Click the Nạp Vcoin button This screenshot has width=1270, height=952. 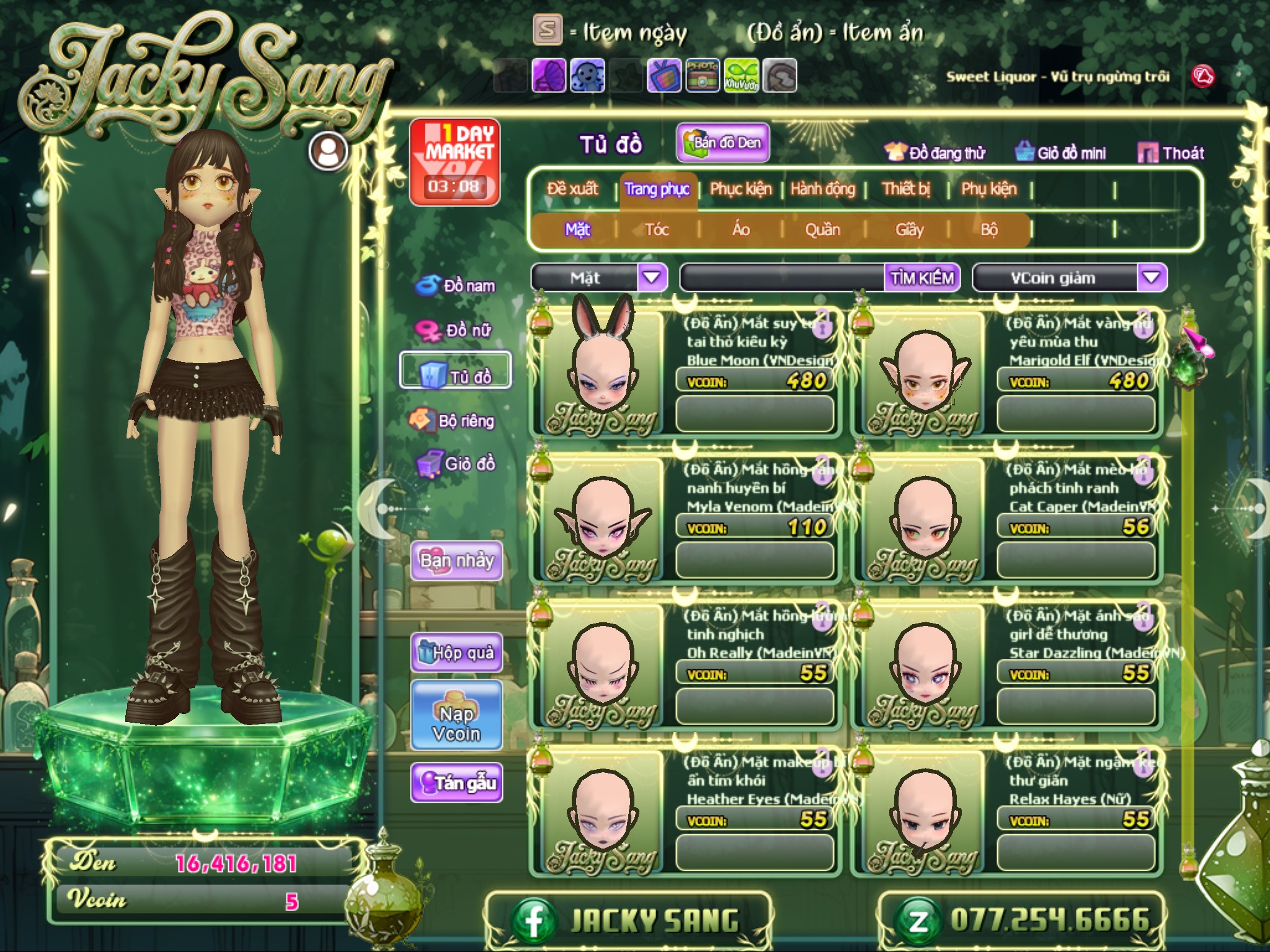[x=456, y=723]
